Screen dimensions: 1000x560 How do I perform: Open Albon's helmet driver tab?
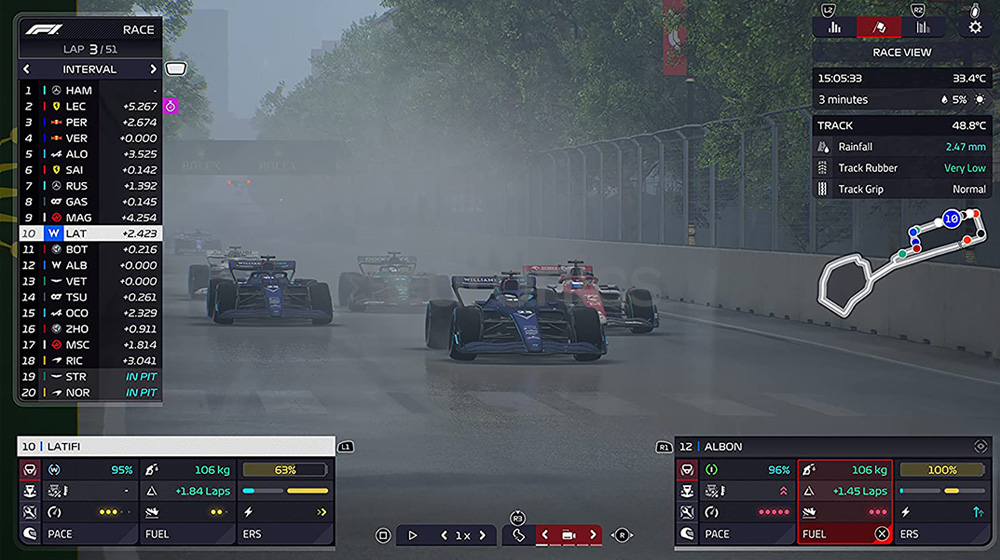pos(687,534)
